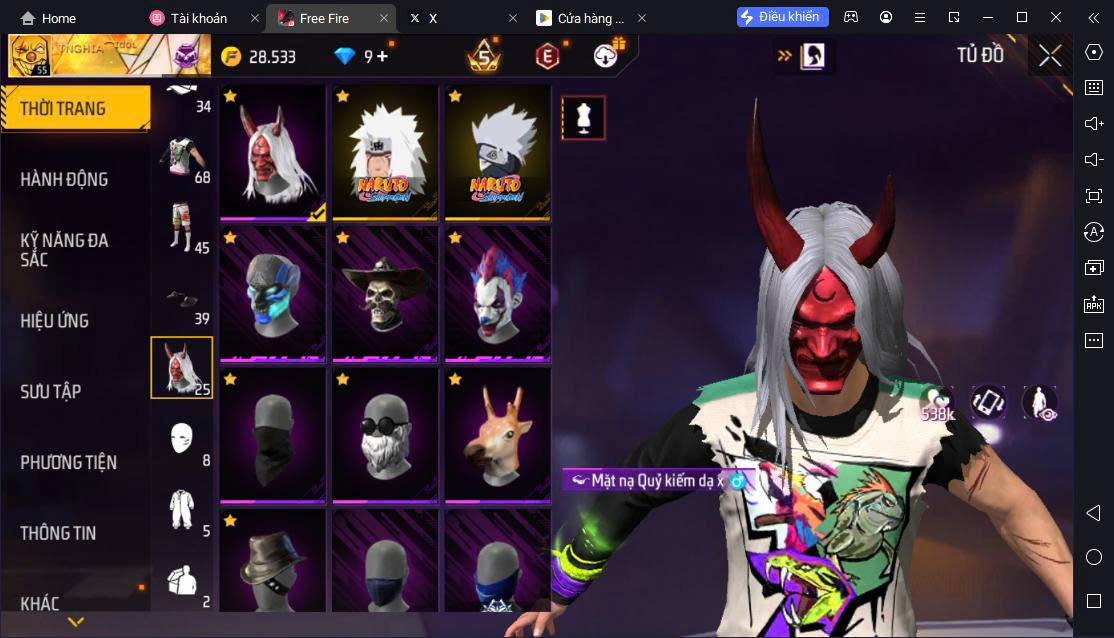The width and height of the screenshot is (1114, 638).
Task: Select the HIỆU ỨNG category
Action: [55, 321]
